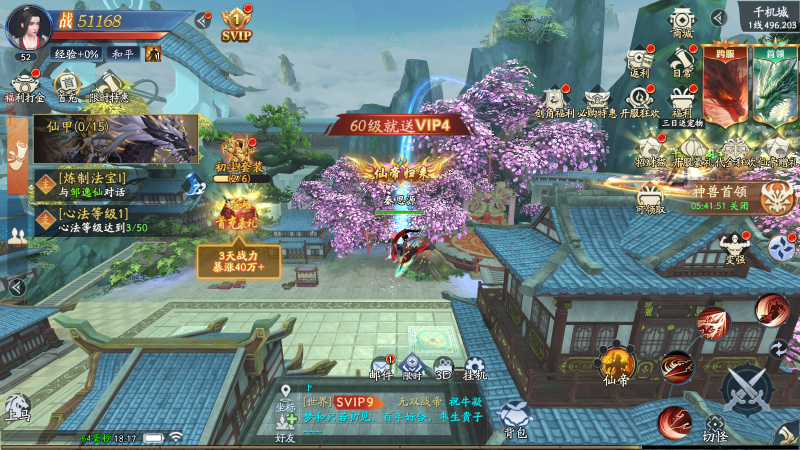
Task: Open the SVIP privileges badge
Action: pos(236,23)
